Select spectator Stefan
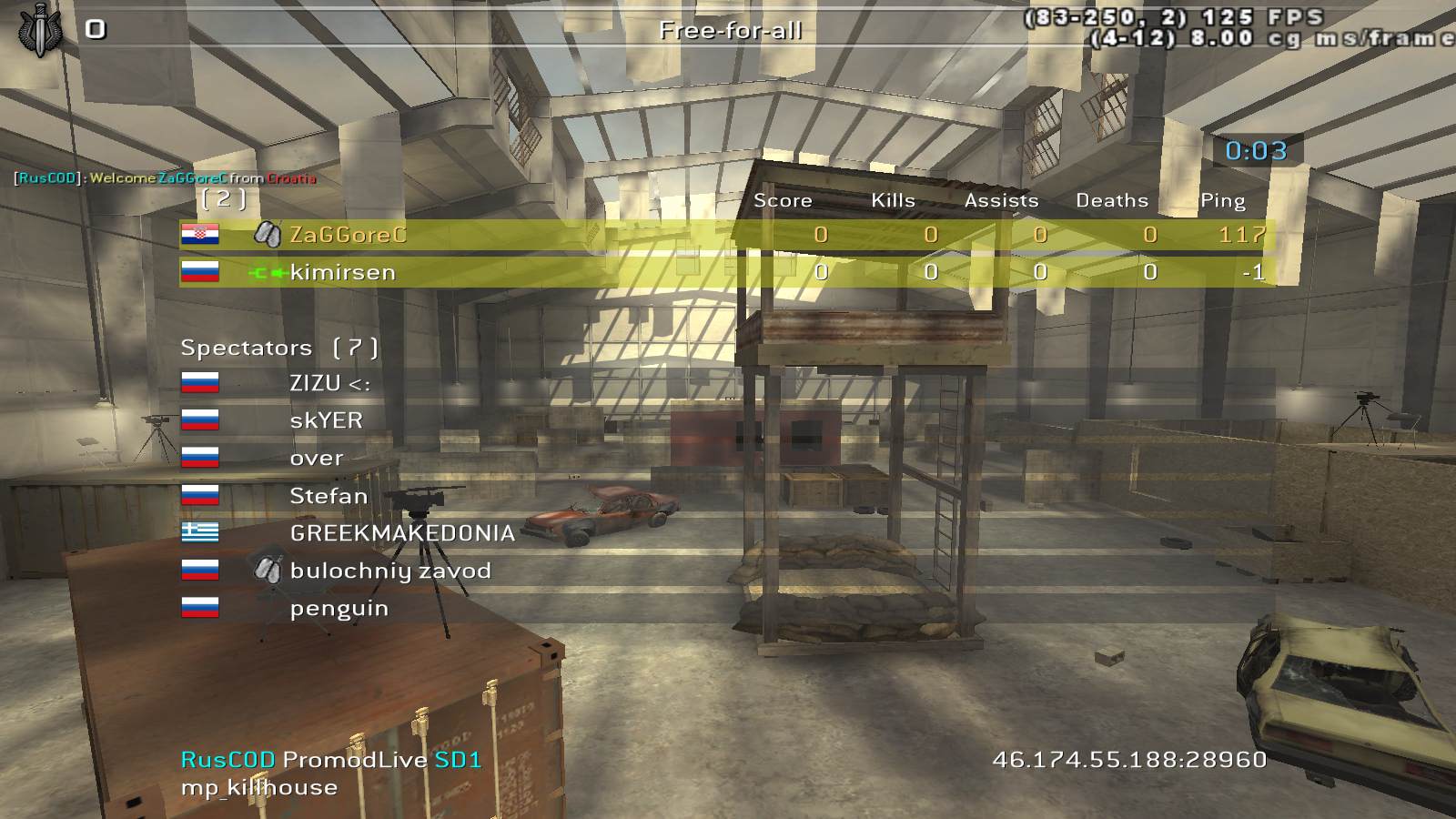The image size is (1456, 819). point(328,496)
